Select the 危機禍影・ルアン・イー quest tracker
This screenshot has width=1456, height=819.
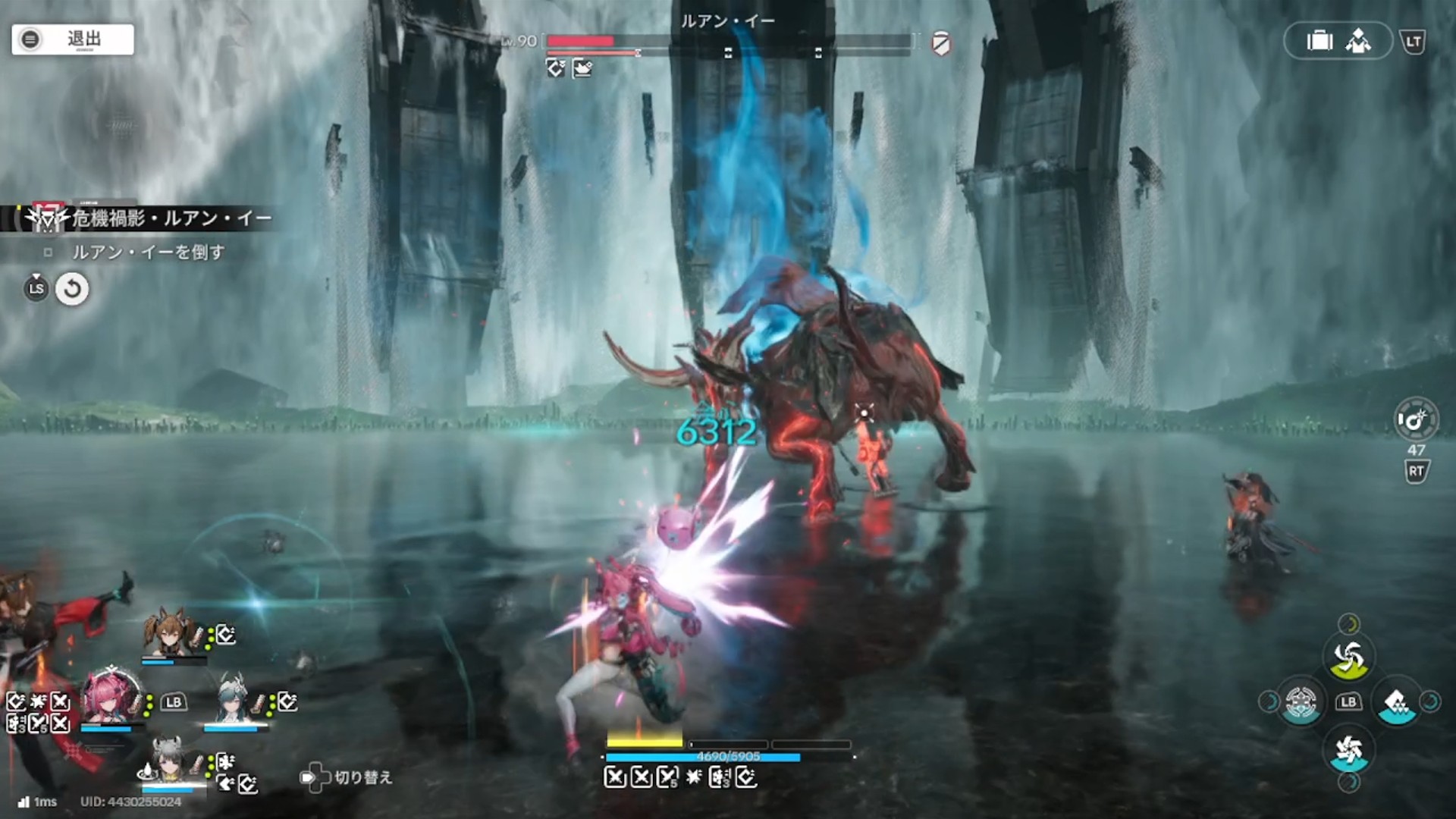171,219
